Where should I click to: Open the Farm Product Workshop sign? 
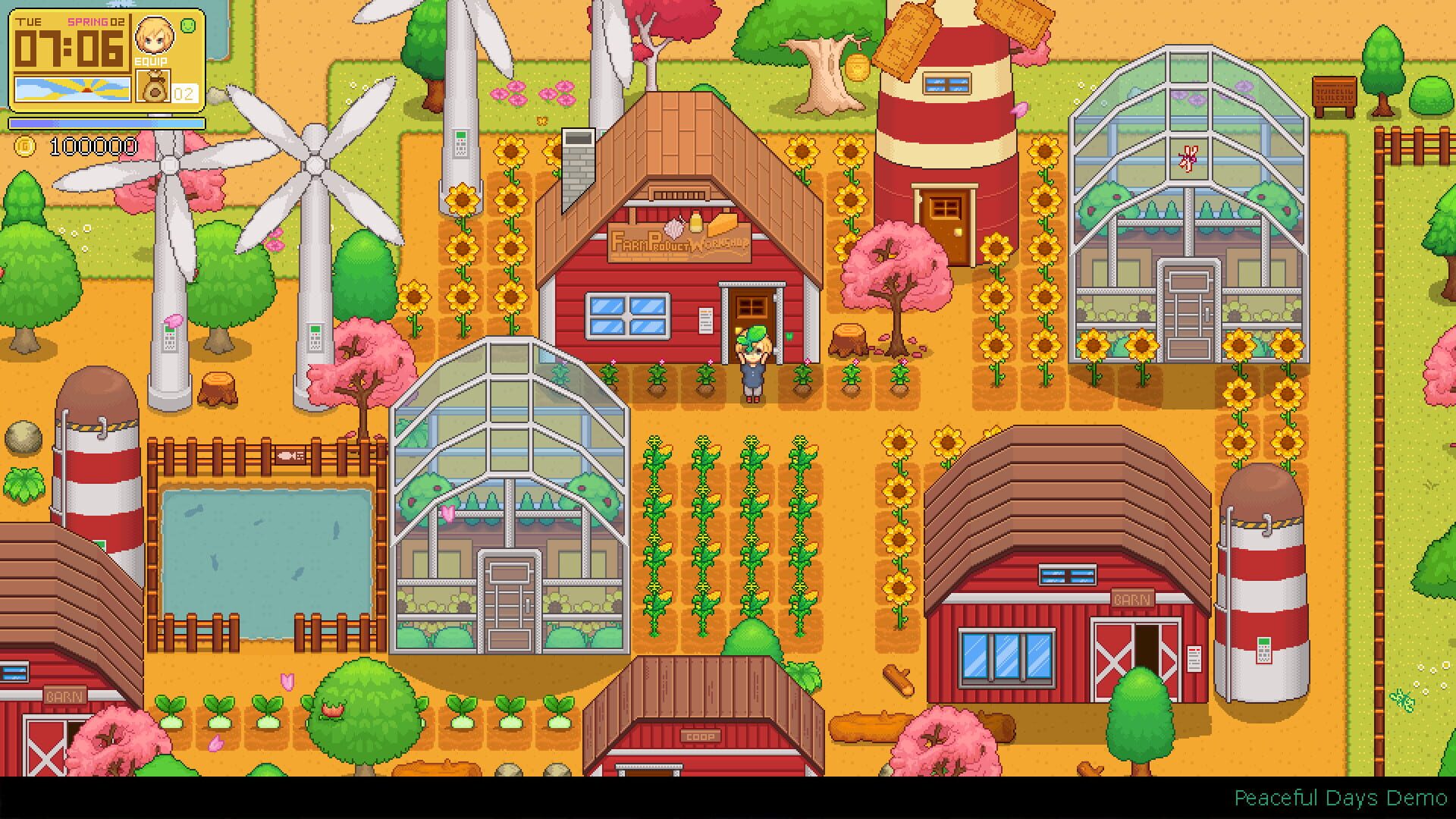pos(679,243)
